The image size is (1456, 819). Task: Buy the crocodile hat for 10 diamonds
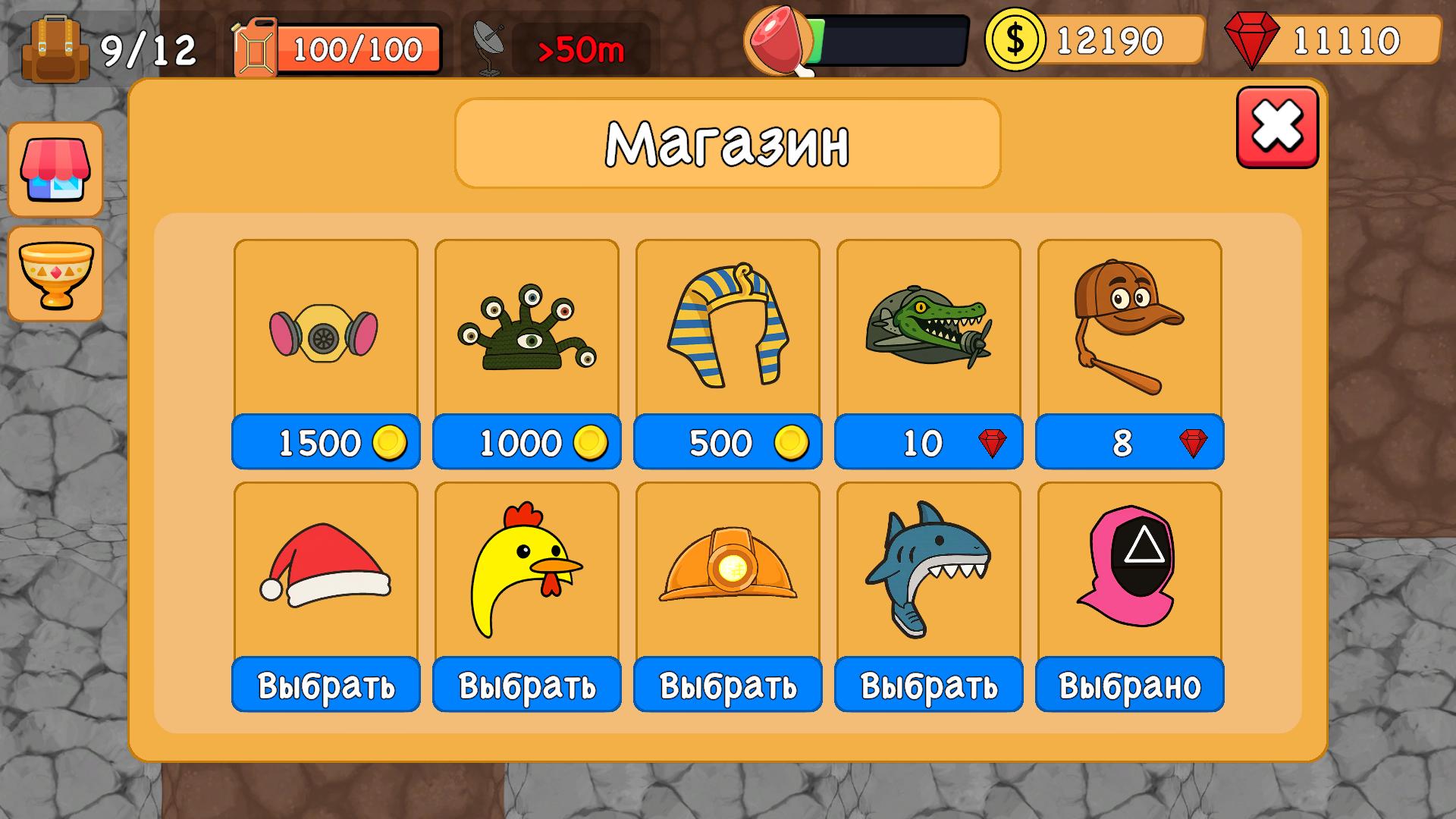(927, 442)
